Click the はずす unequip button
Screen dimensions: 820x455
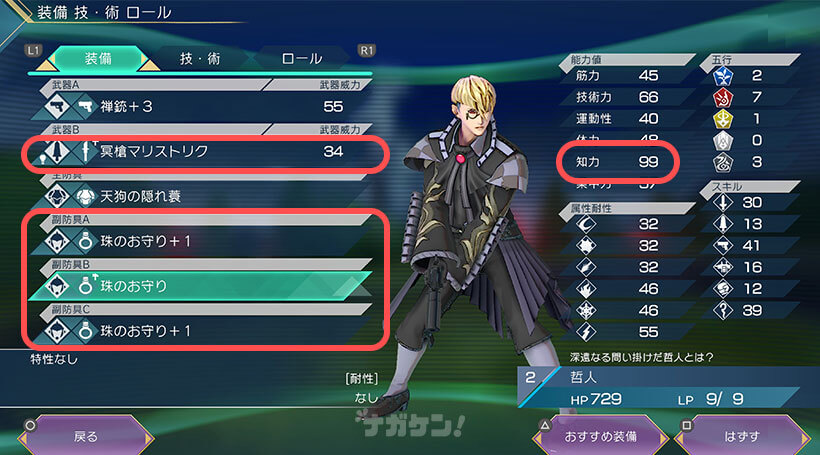(x=741, y=436)
